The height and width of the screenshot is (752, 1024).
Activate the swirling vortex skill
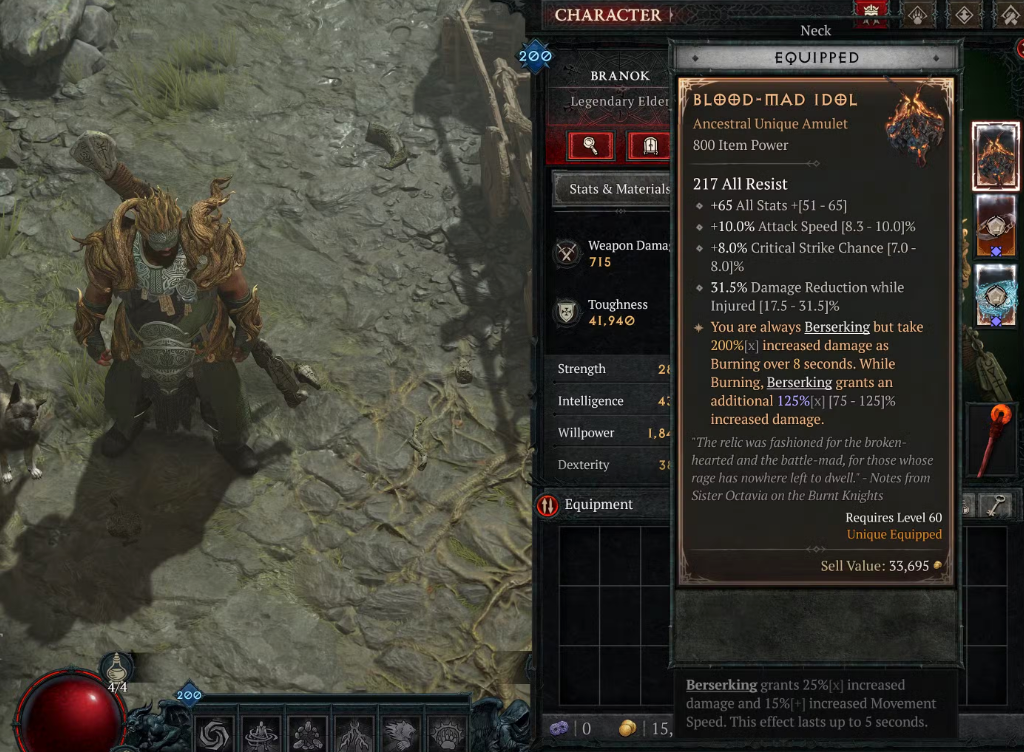coord(215,733)
